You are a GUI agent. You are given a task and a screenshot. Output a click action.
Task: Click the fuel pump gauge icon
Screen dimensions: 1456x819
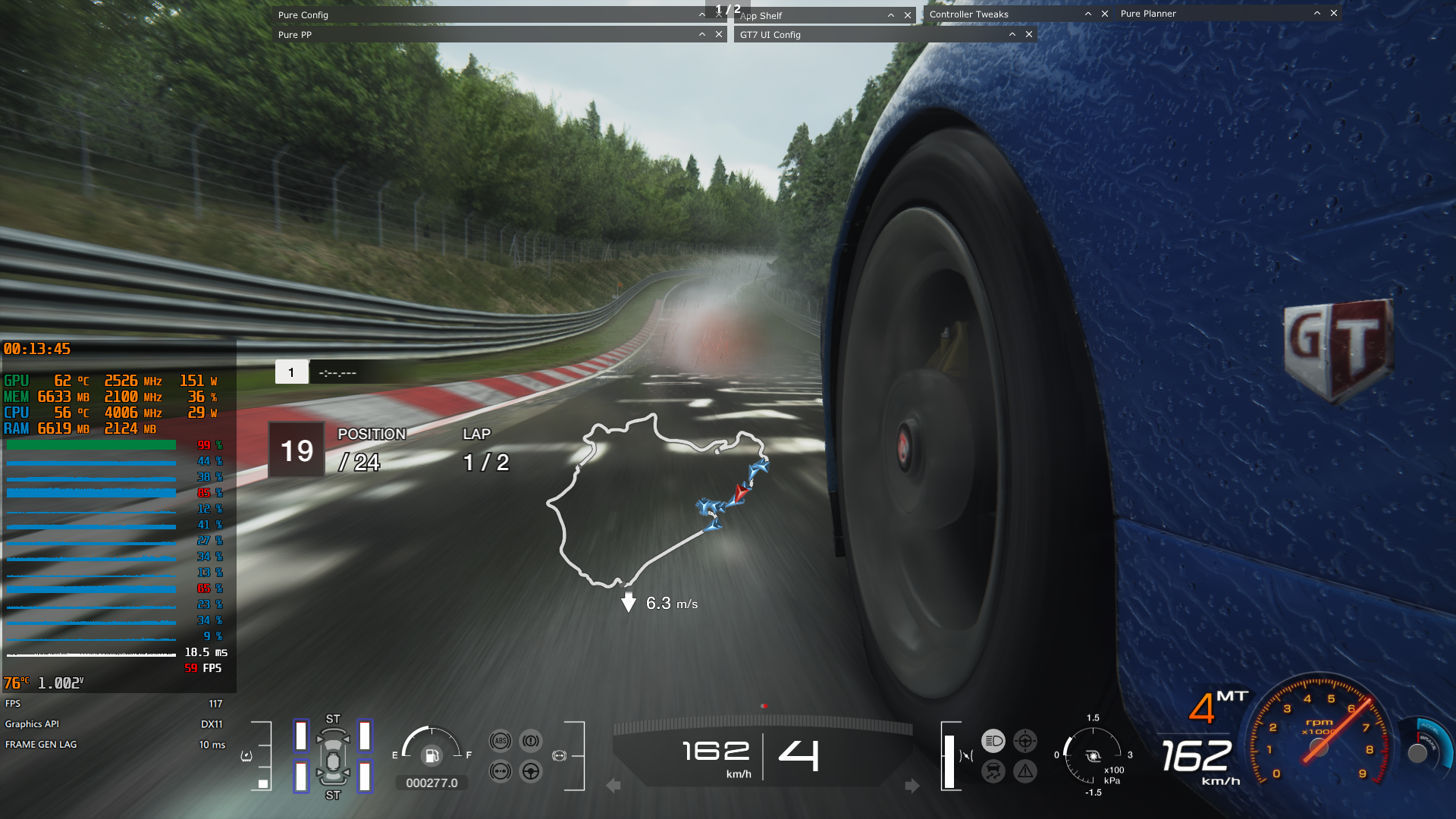coord(431,755)
